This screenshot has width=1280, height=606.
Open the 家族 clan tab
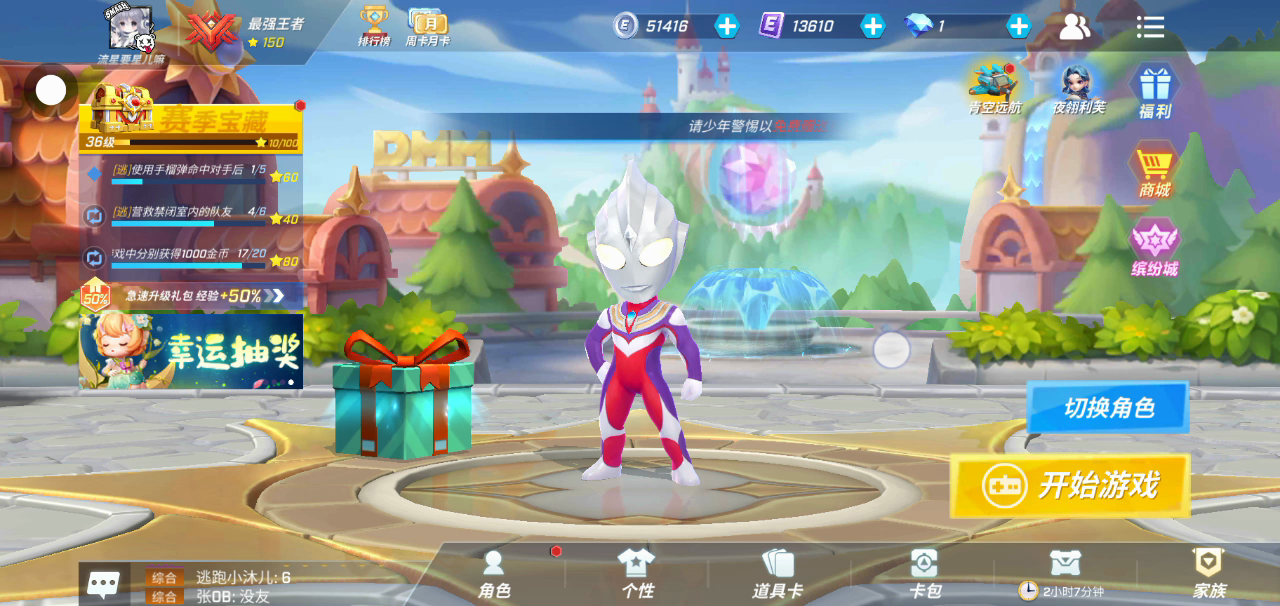click(1209, 574)
